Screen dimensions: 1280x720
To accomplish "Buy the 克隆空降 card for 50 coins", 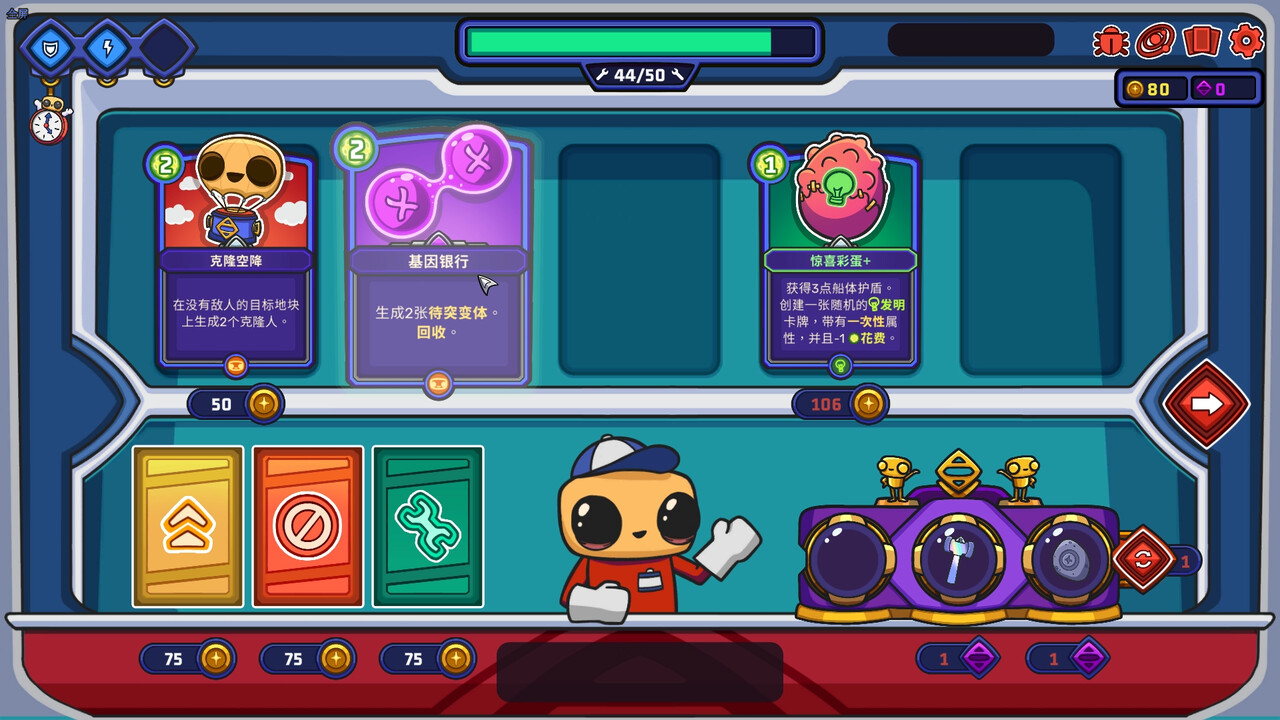I will point(236,404).
